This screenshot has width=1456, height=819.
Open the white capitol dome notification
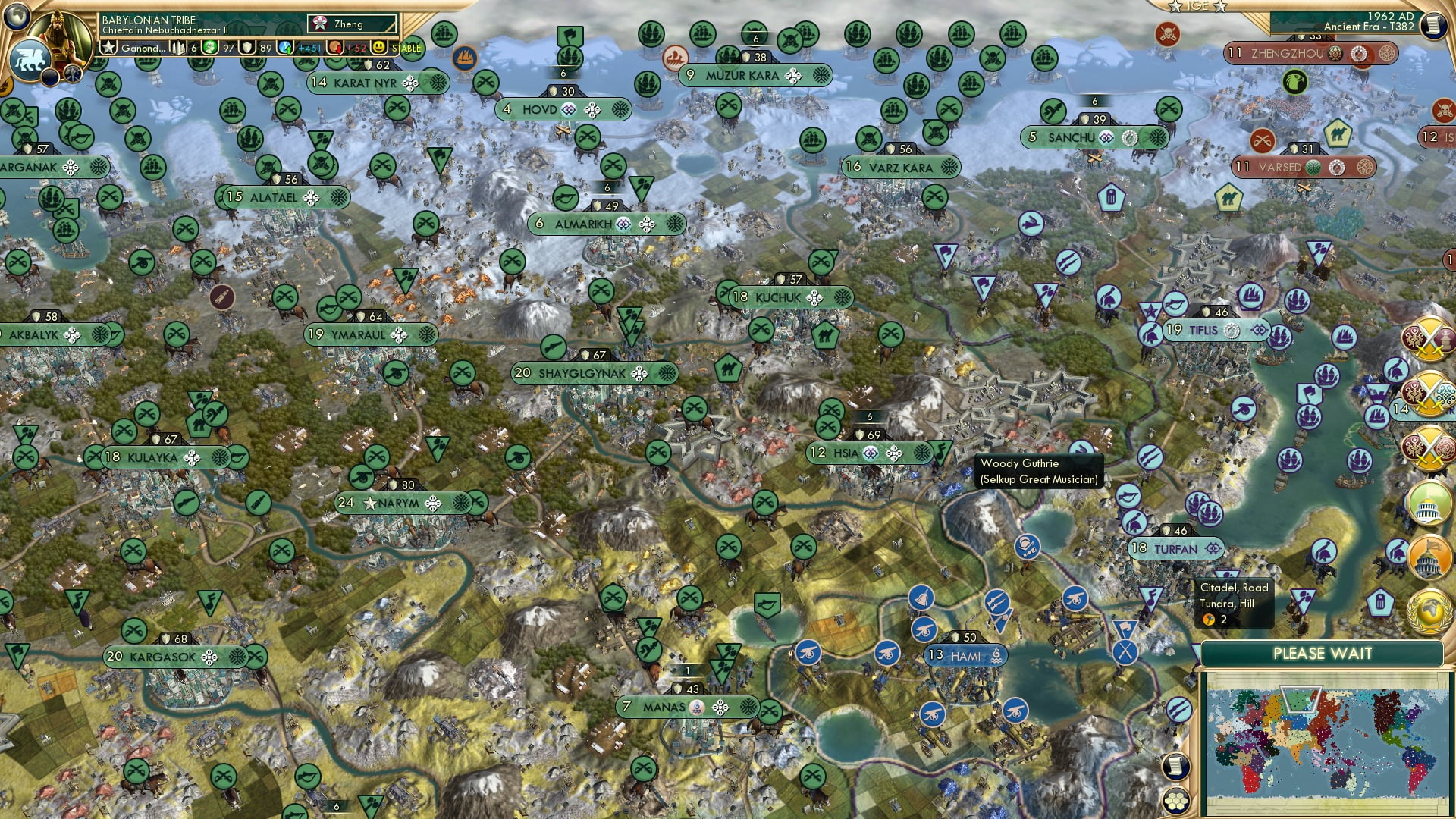[x=1428, y=504]
